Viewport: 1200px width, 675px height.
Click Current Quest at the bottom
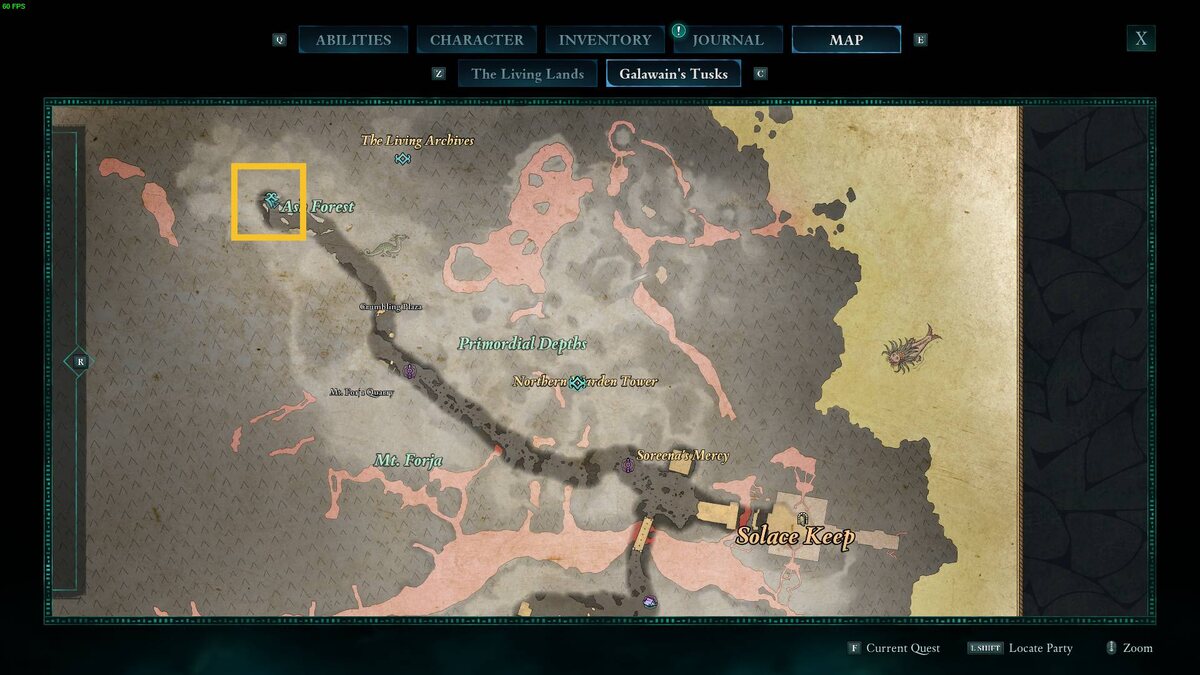coord(902,648)
